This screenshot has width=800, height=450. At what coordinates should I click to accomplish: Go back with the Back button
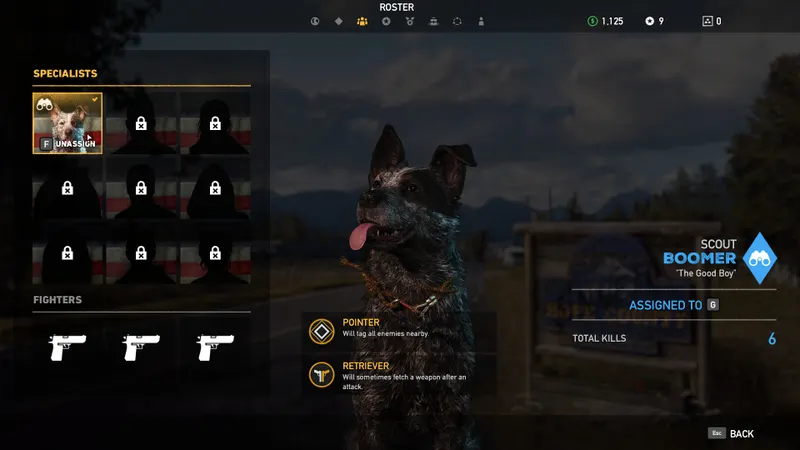pos(732,433)
